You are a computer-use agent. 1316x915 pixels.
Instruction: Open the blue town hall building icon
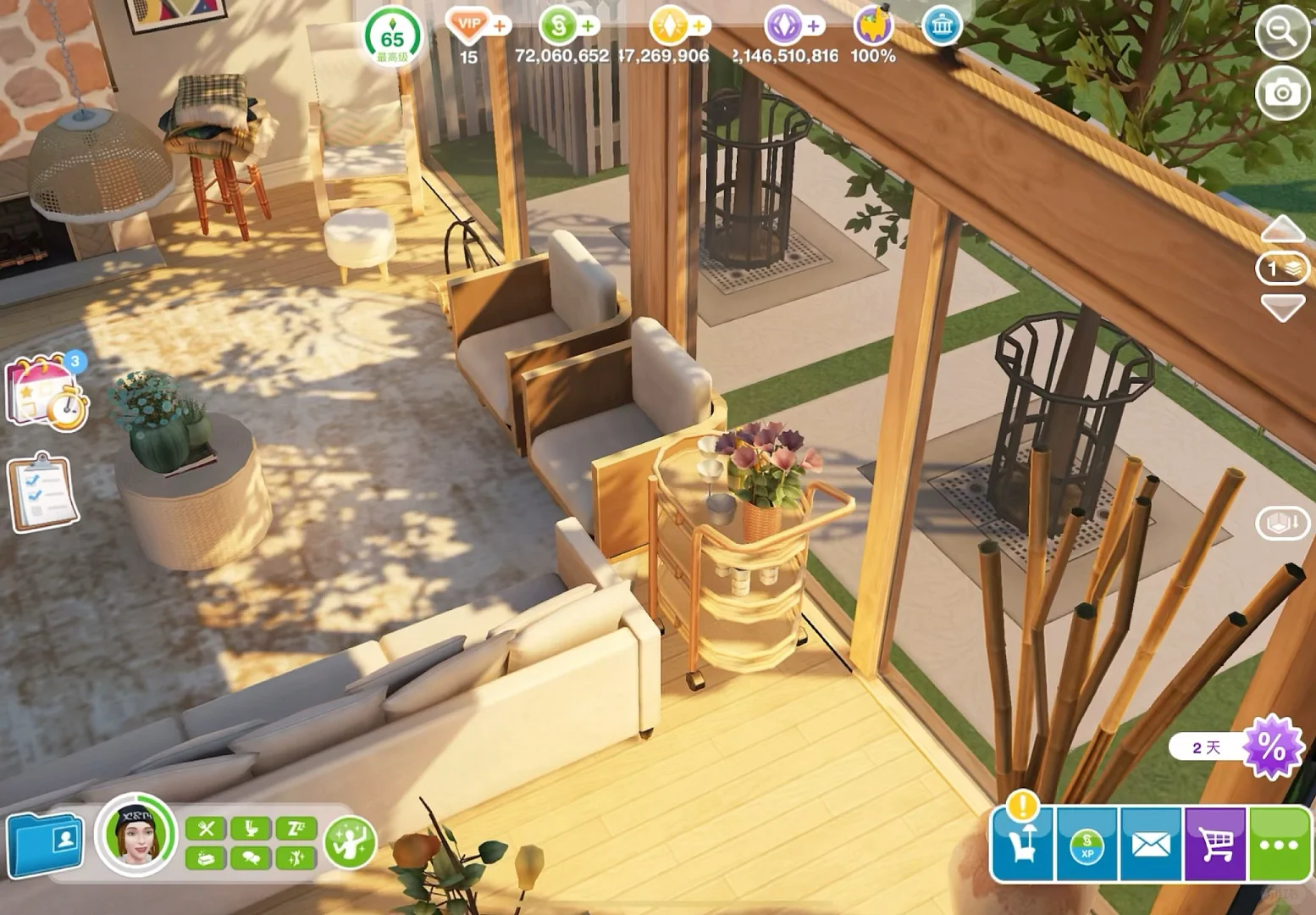[x=941, y=26]
